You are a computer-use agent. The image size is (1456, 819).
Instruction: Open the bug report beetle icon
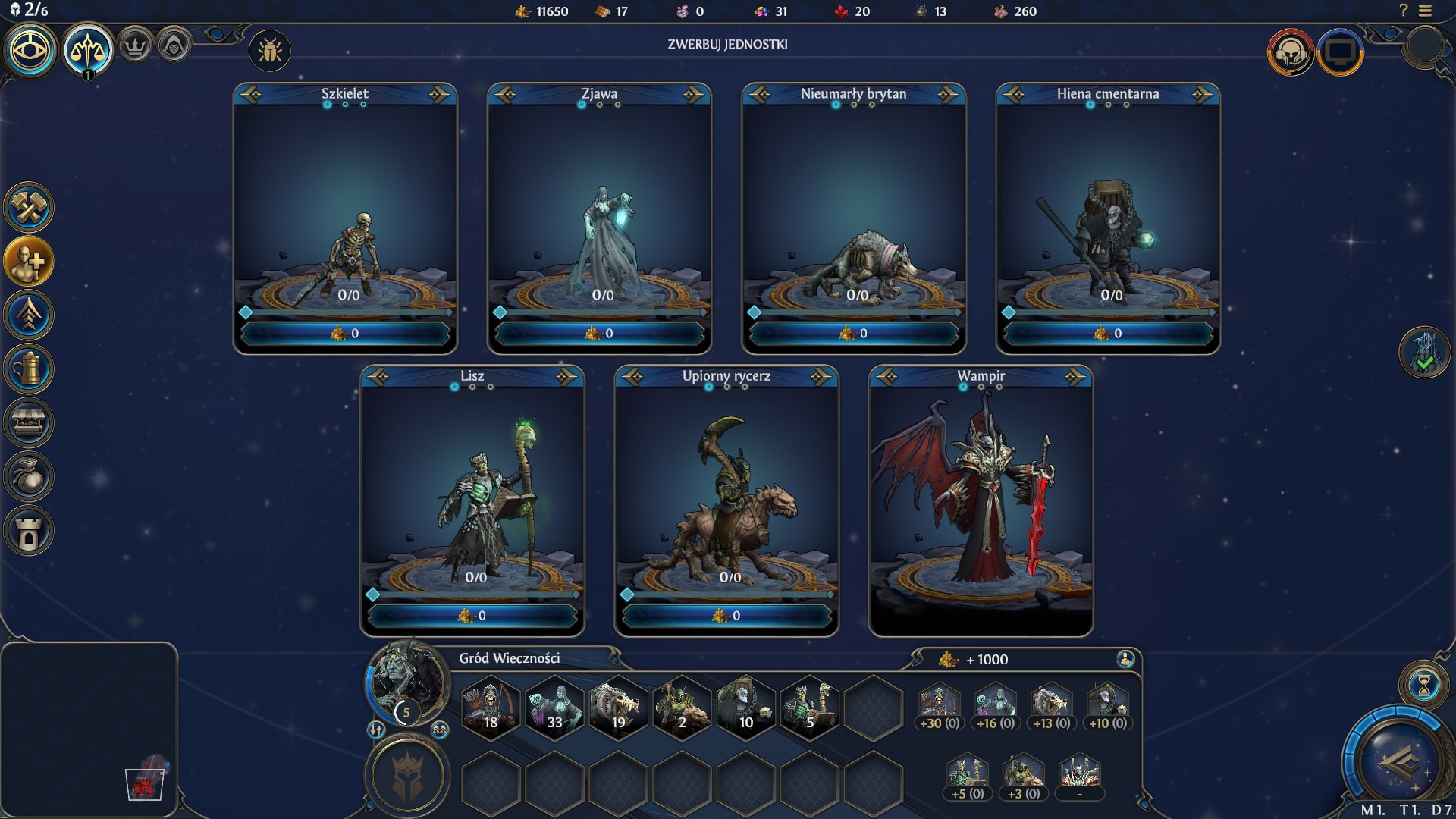pyautogui.click(x=270, y=51)
